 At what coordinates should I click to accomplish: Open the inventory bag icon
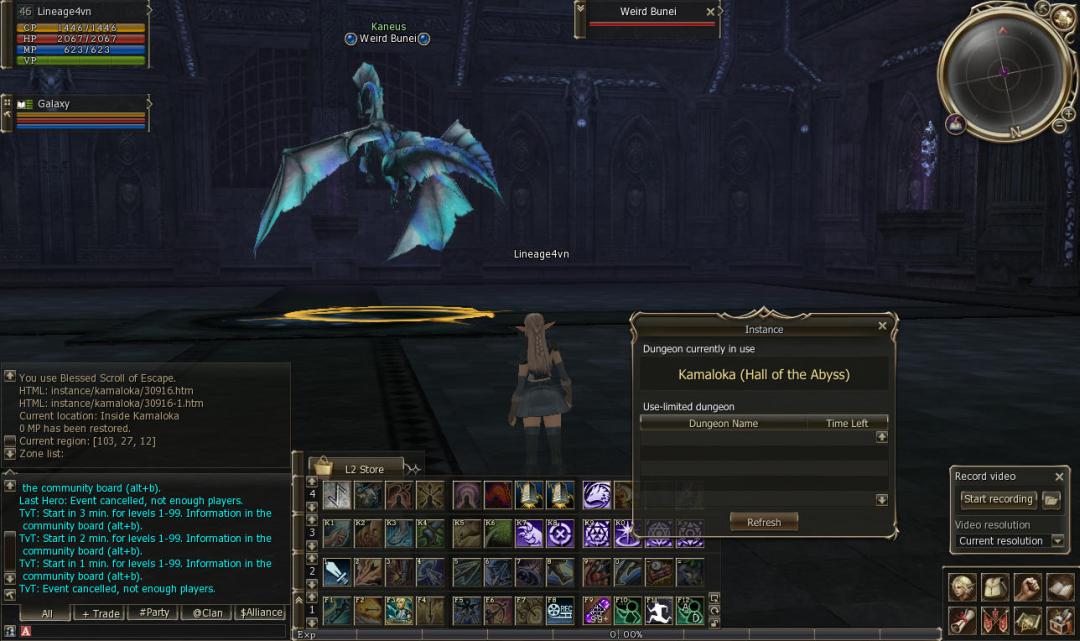click(995, 587)
